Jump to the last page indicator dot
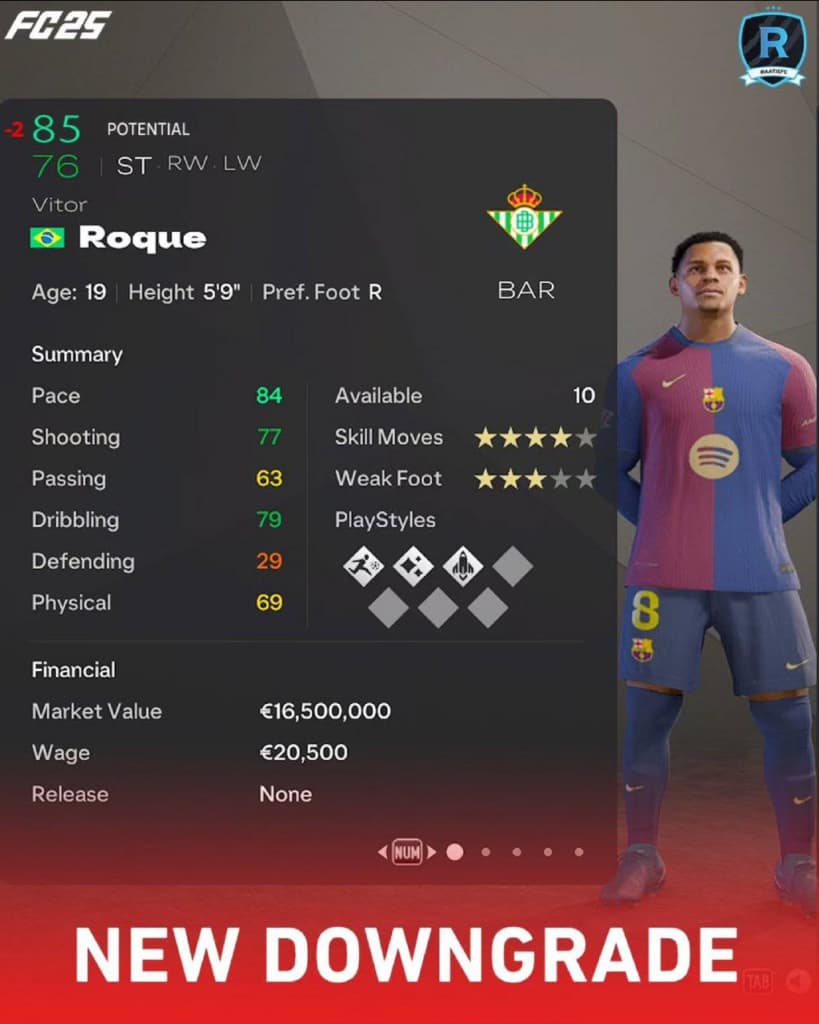 pyautogui.click(x=579, y=852)
